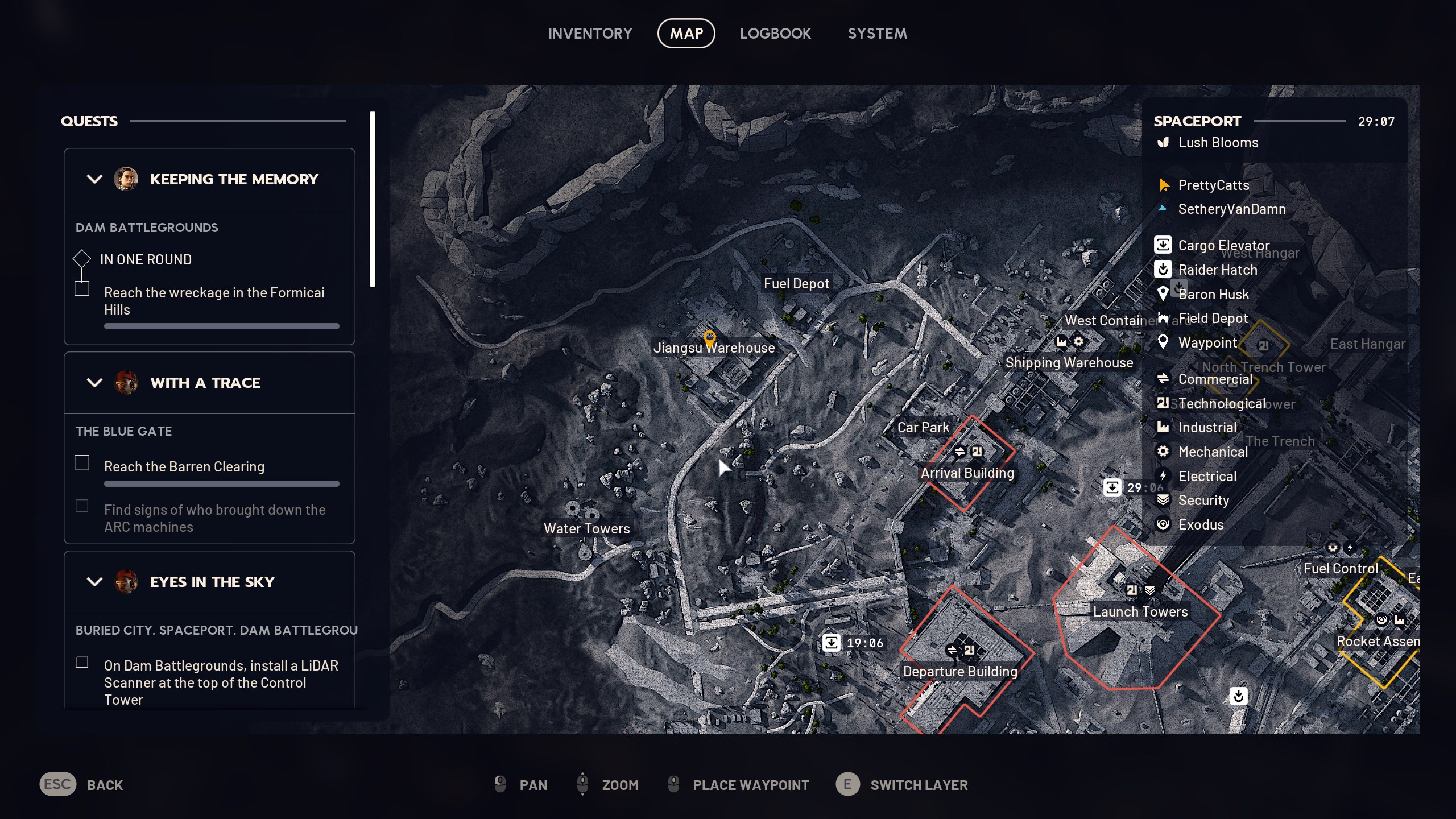Click the quest list scrollbar
The image size is (1456, 819).
373,199
